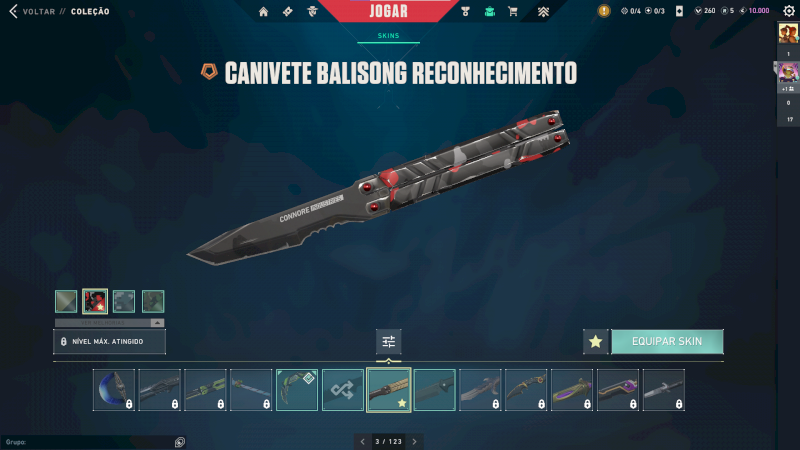Viewport: 800px width, 450px height.
Task: Expand the variant dropdown arrow
Action: 157,323
